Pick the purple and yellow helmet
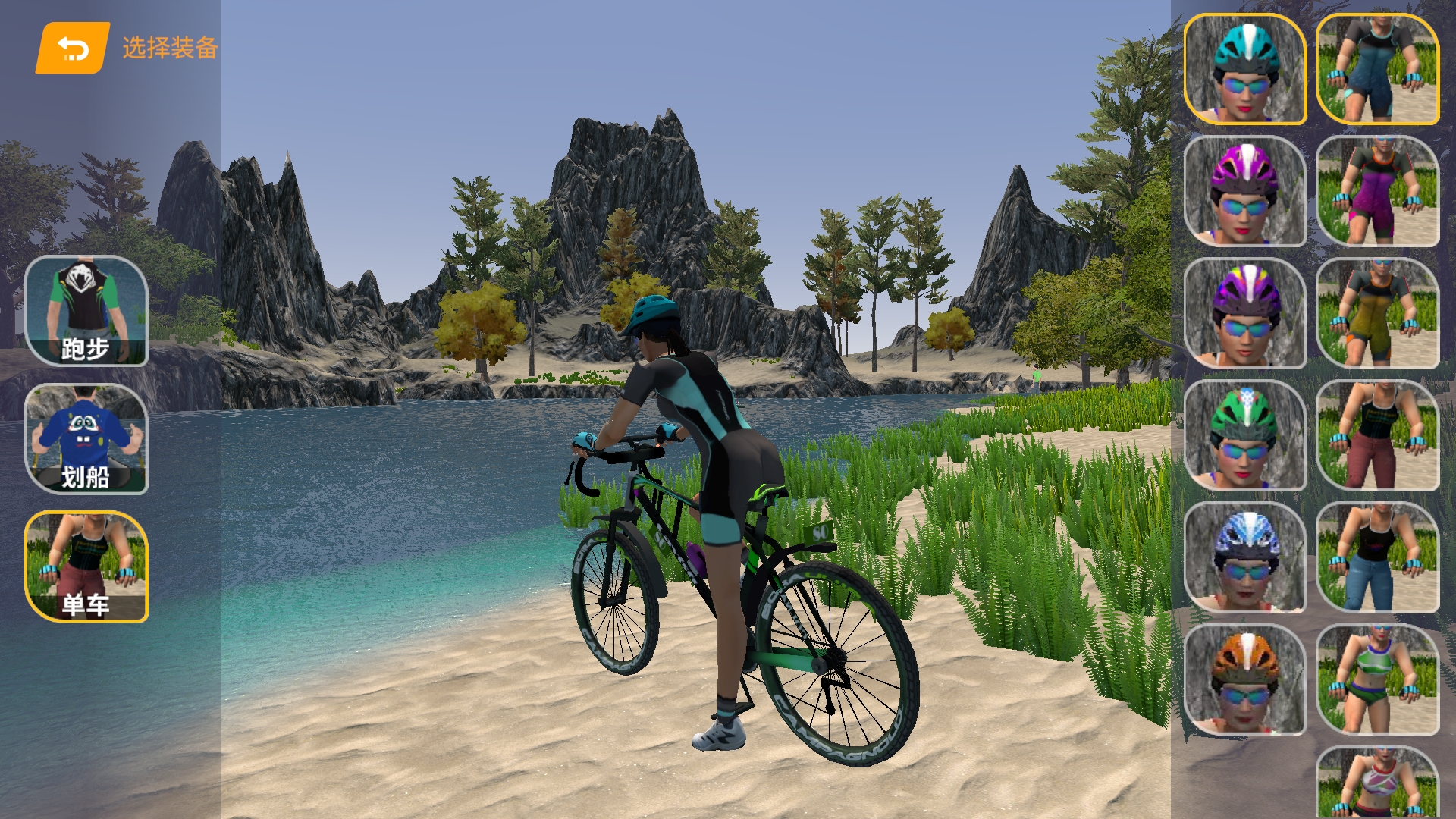The width and height of the screenshot is (1456, 819). click(1244, 313)
